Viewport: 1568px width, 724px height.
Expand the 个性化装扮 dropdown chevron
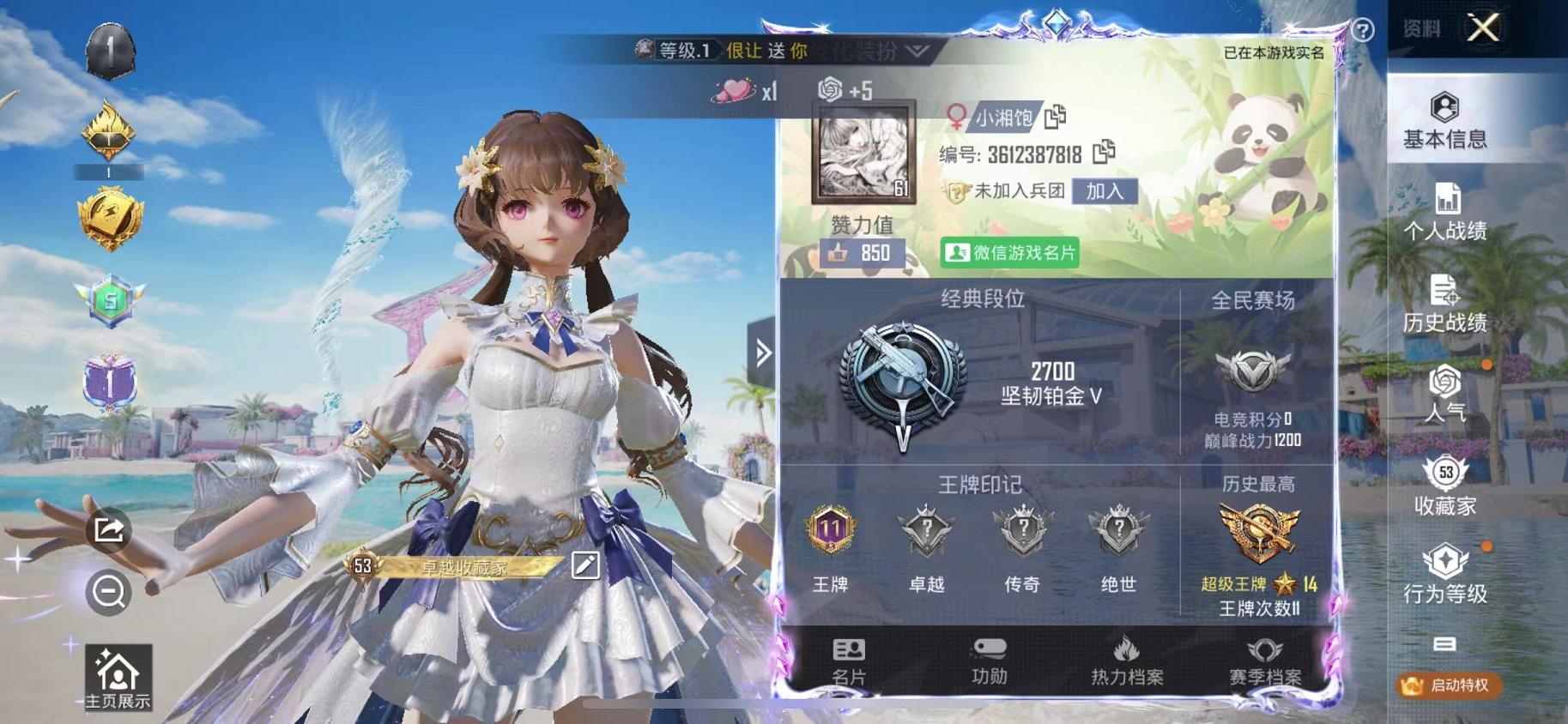pyautogui.click(x=917, y=51)
